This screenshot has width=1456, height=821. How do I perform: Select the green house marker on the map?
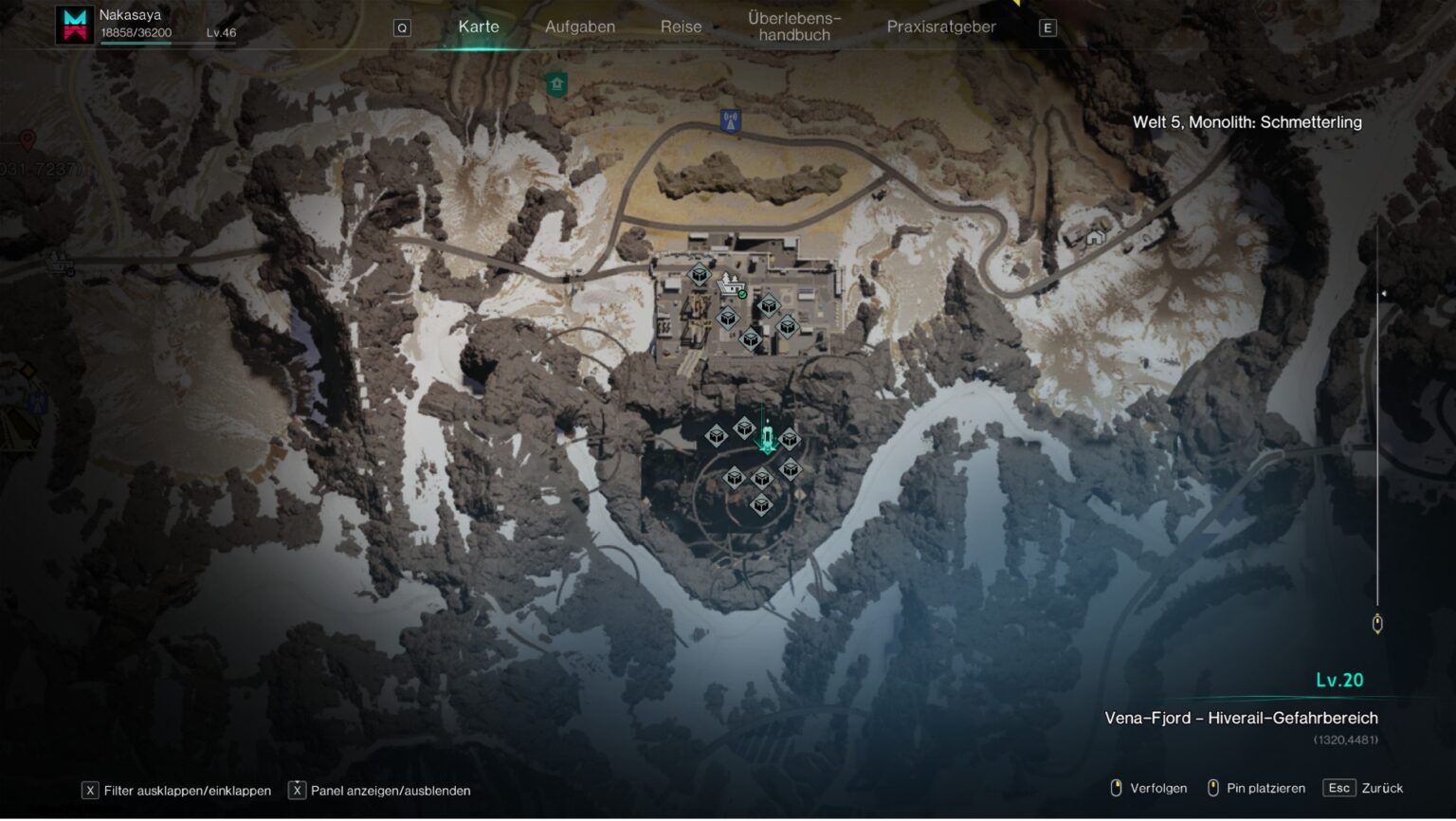pyautogui.click(x=556, y=84)
